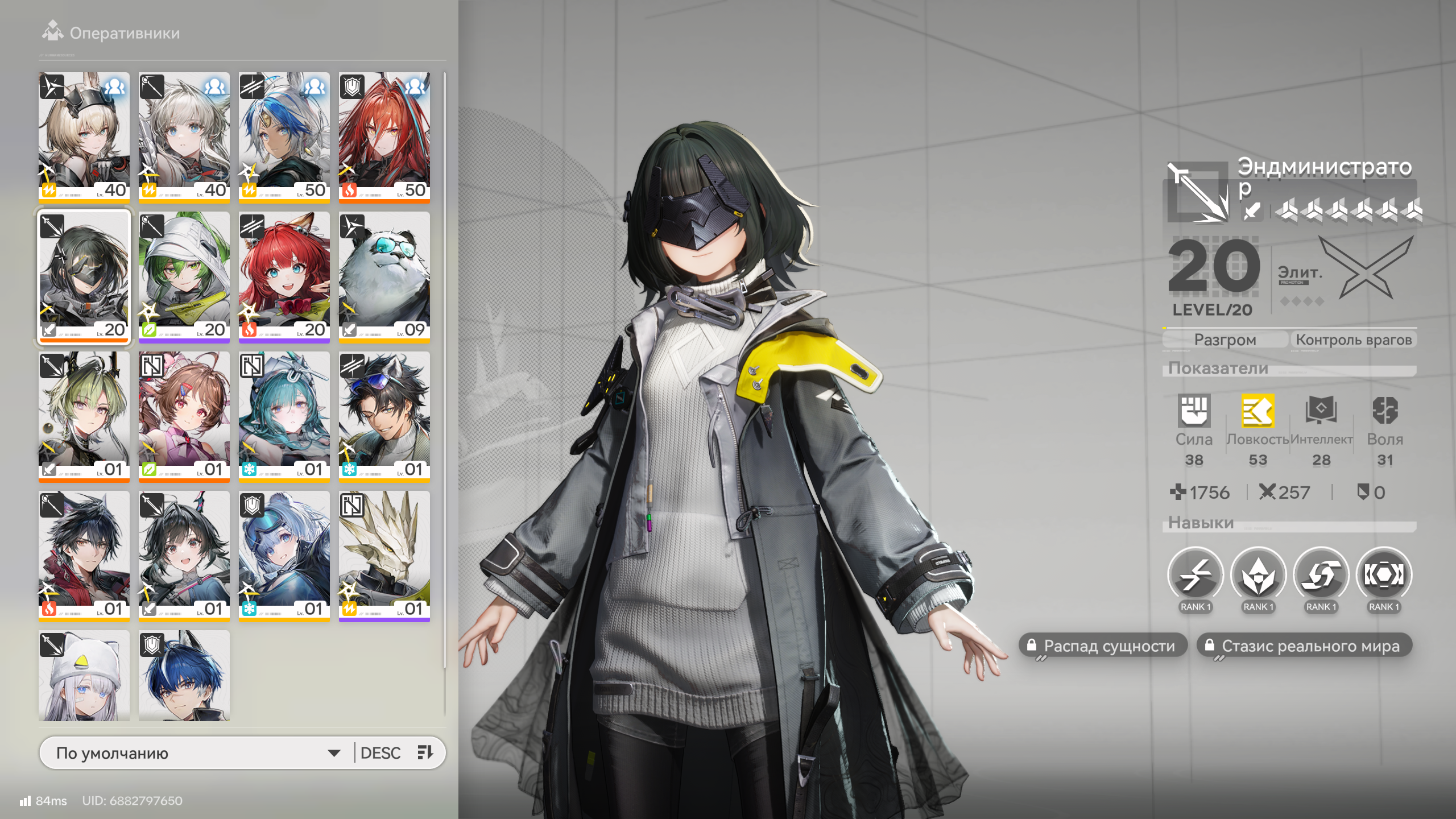The image size is (1456, 819).
Task: Select the white dragon operator card
Action: 384,555
